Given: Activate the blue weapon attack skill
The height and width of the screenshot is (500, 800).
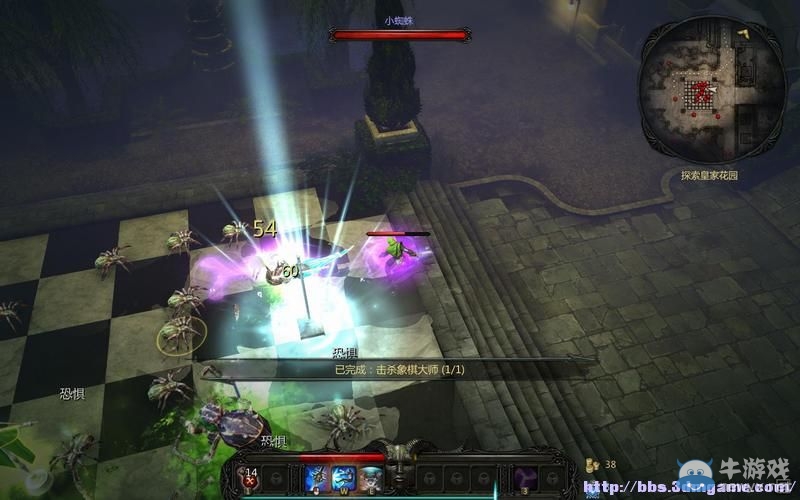Looking at the screenshot, I should pos(318,478).
